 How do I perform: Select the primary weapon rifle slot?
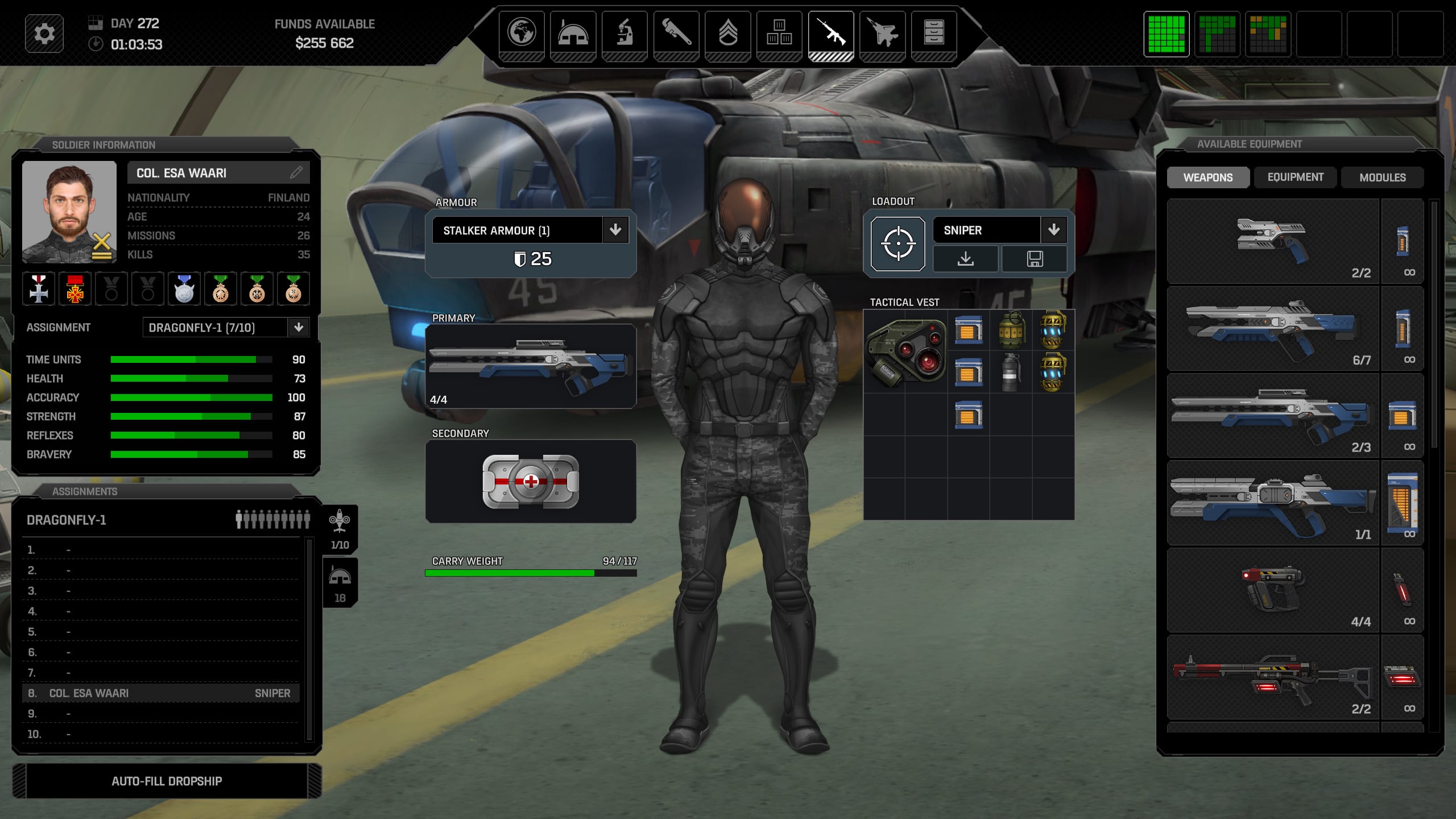coord(530,366)
